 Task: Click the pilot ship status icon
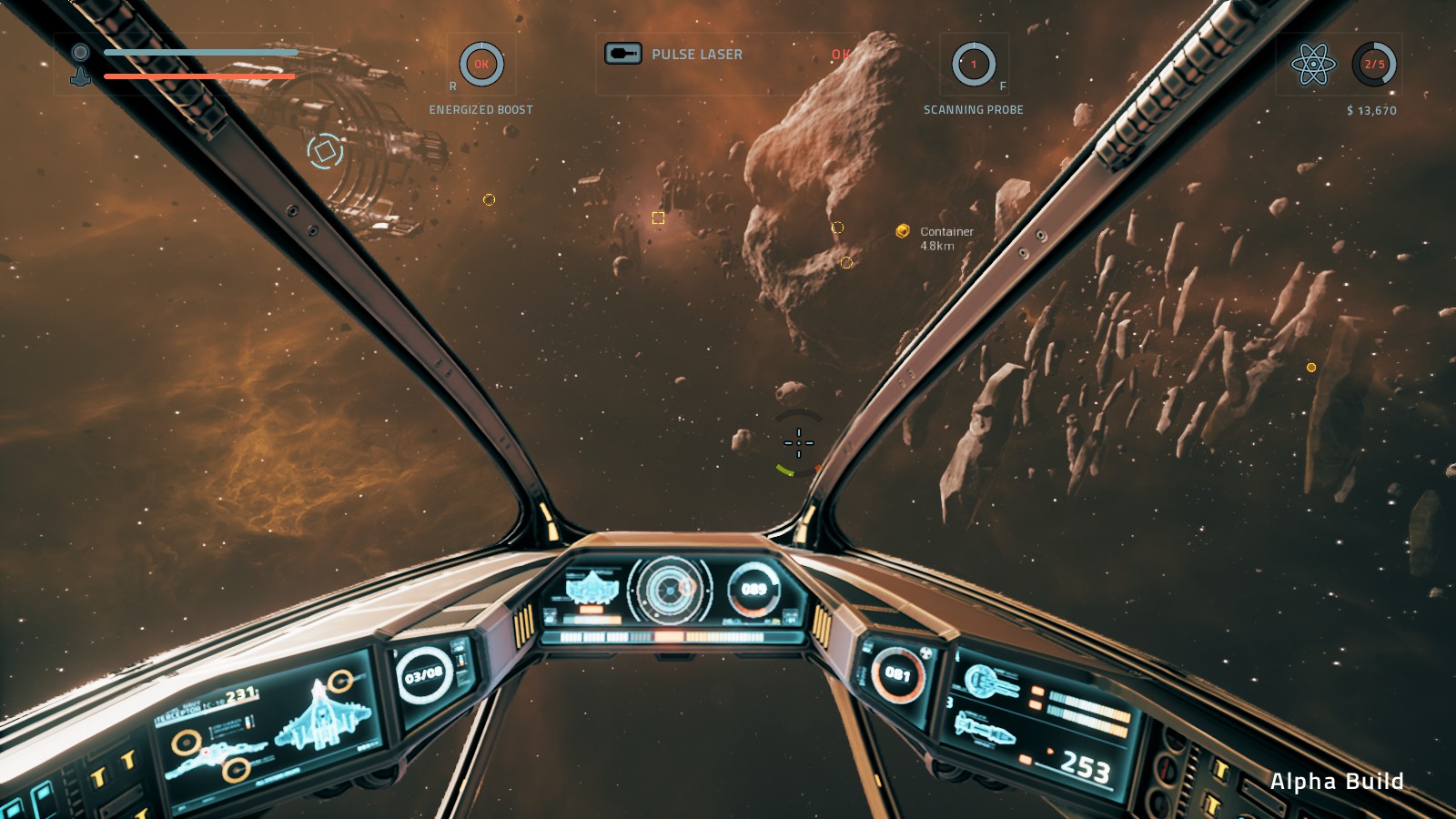(x=81, y=64)
